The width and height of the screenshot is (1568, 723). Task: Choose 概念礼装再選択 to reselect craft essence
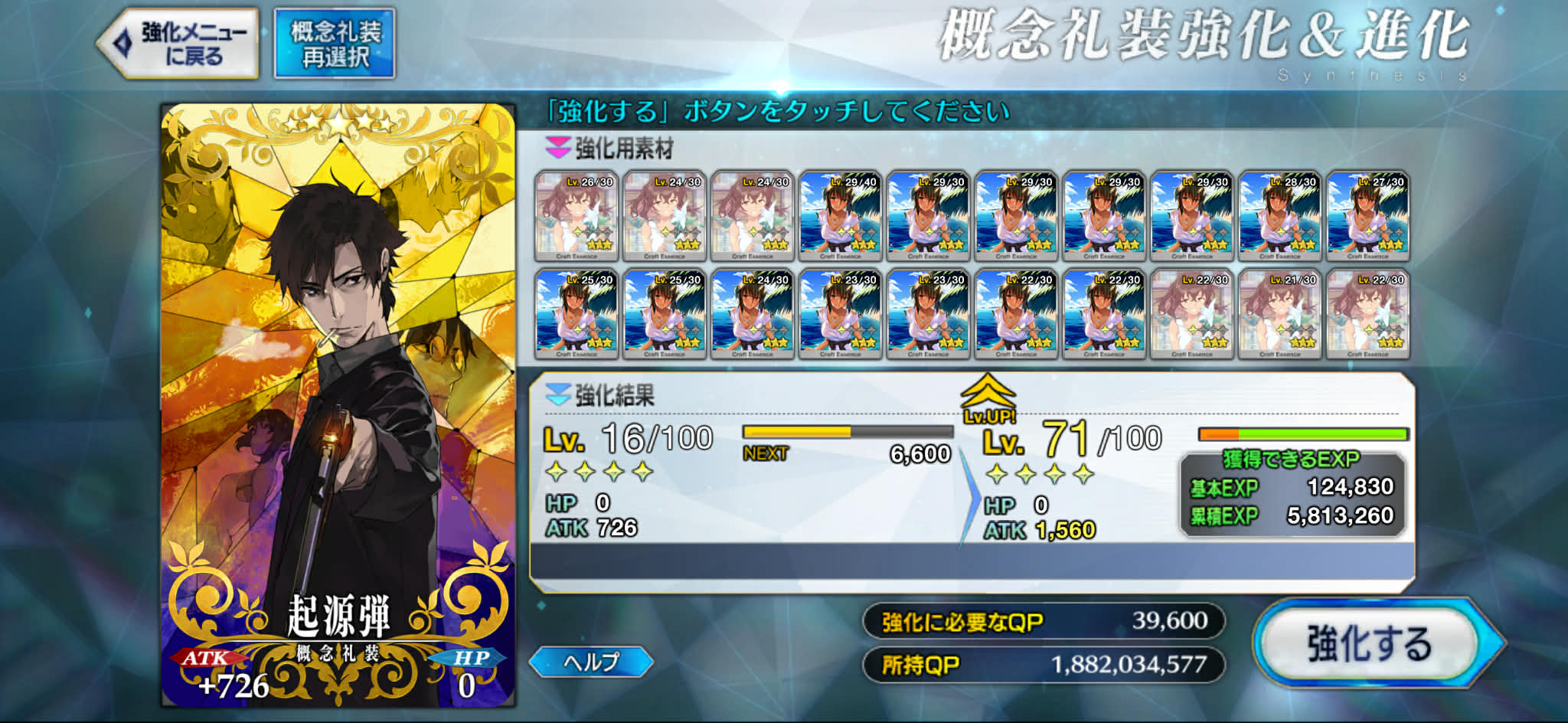point(335,44)
